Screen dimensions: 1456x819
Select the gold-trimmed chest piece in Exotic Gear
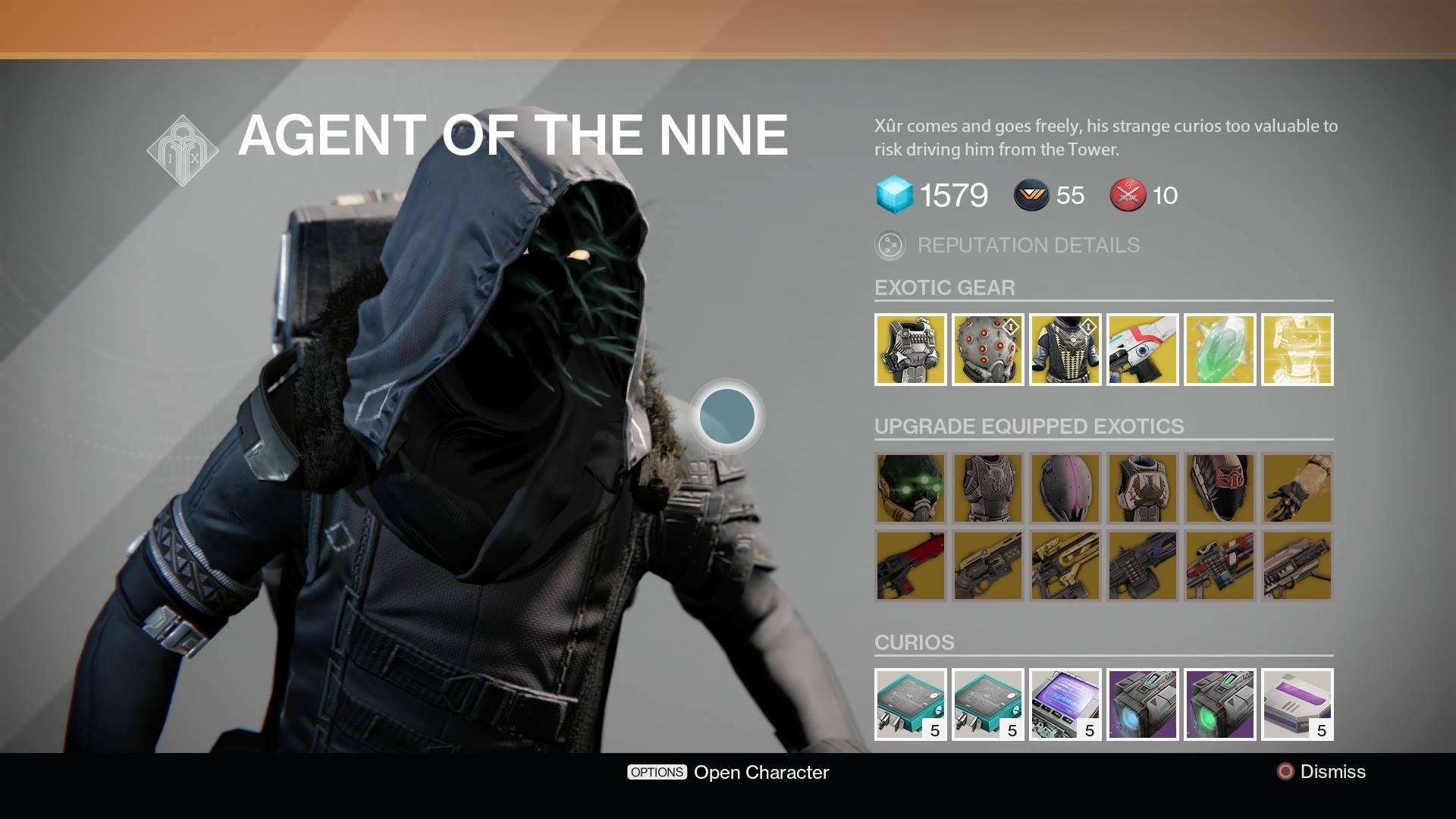pyautogui.click(x=1065, y=350)
